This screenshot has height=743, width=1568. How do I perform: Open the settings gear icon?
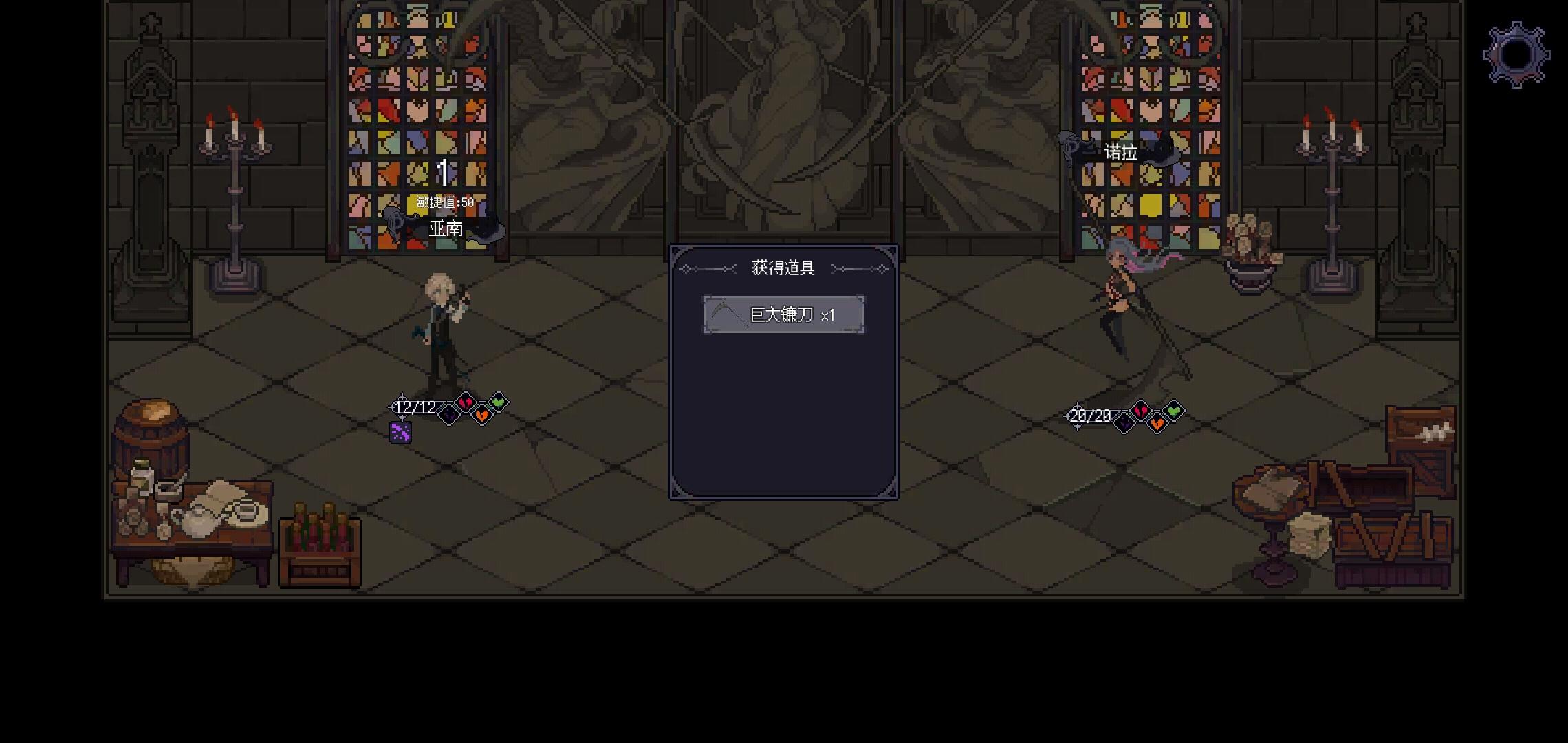click(1515, 53)
